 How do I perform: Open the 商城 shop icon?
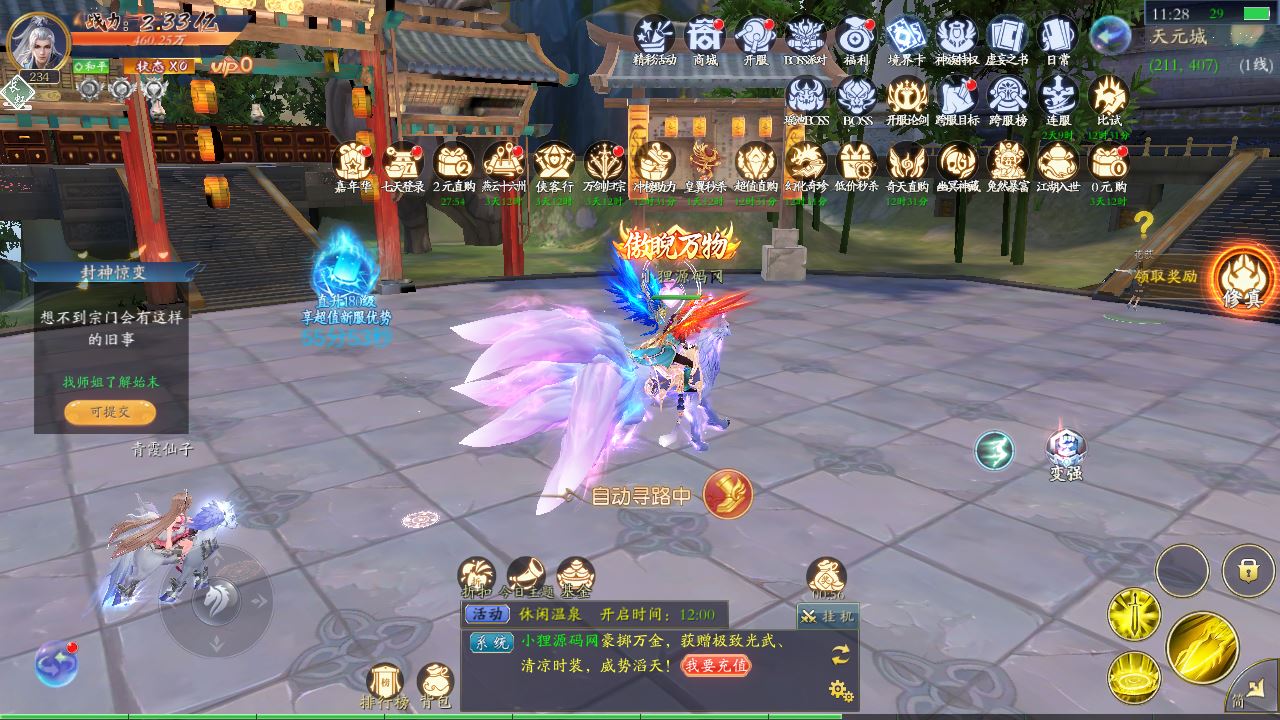(x=705, y=37)
